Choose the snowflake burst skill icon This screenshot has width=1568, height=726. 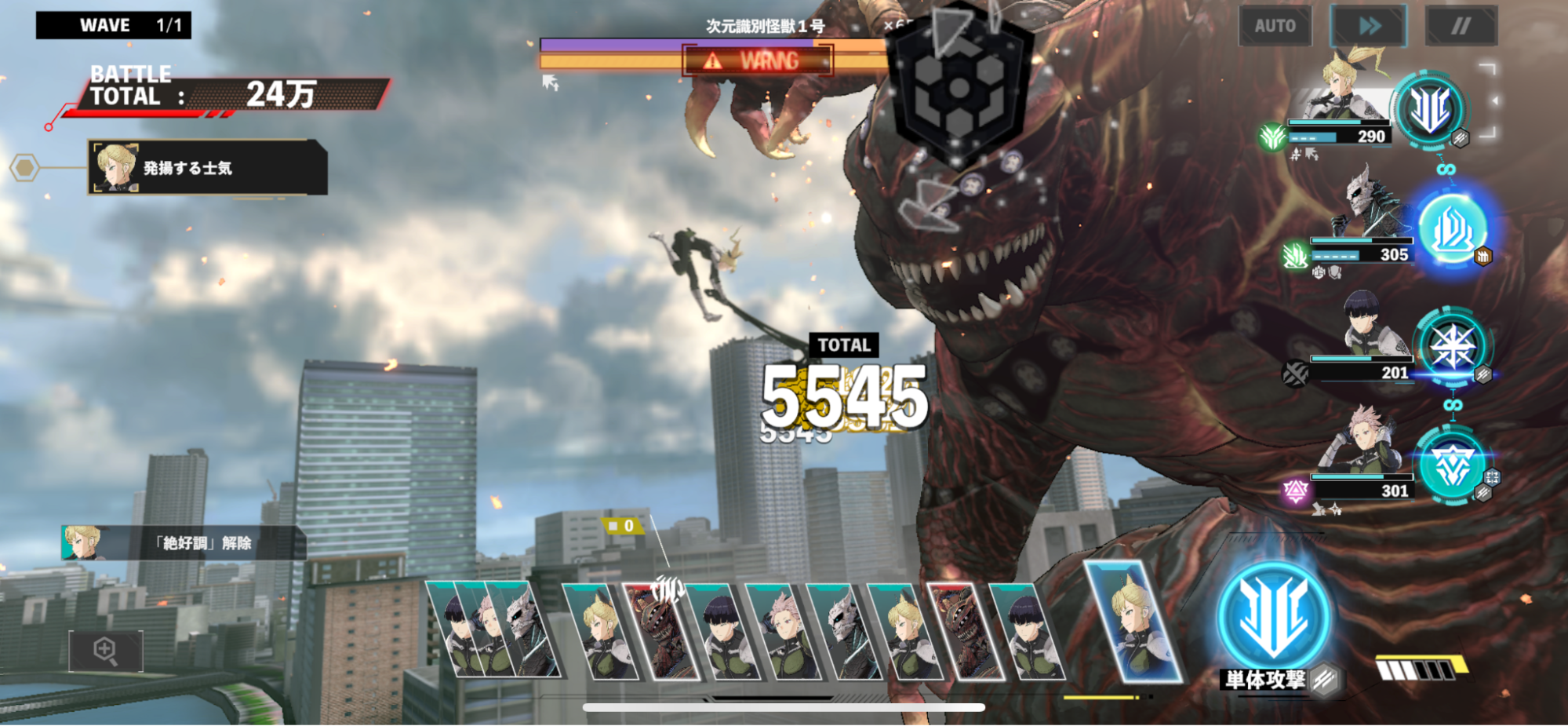[1452, 347]
